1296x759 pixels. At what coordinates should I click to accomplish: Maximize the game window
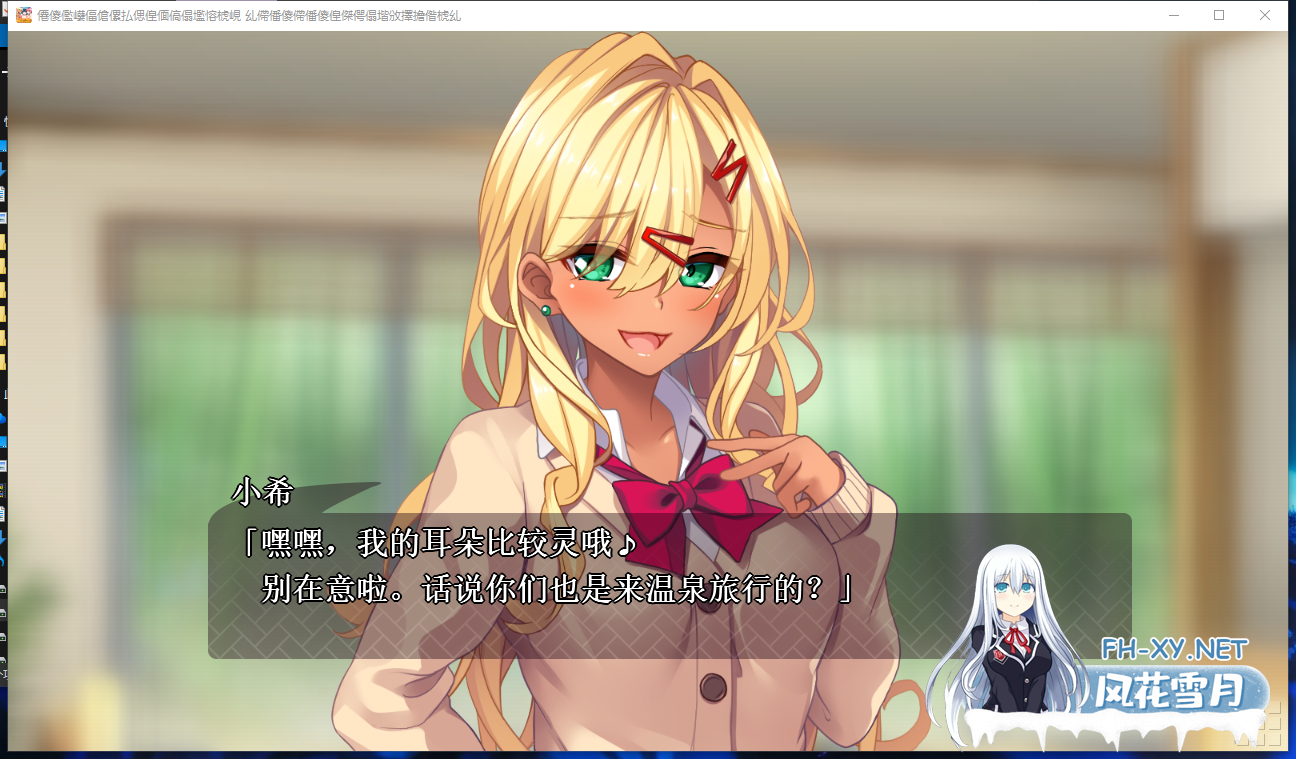(x=1218, y=14)
